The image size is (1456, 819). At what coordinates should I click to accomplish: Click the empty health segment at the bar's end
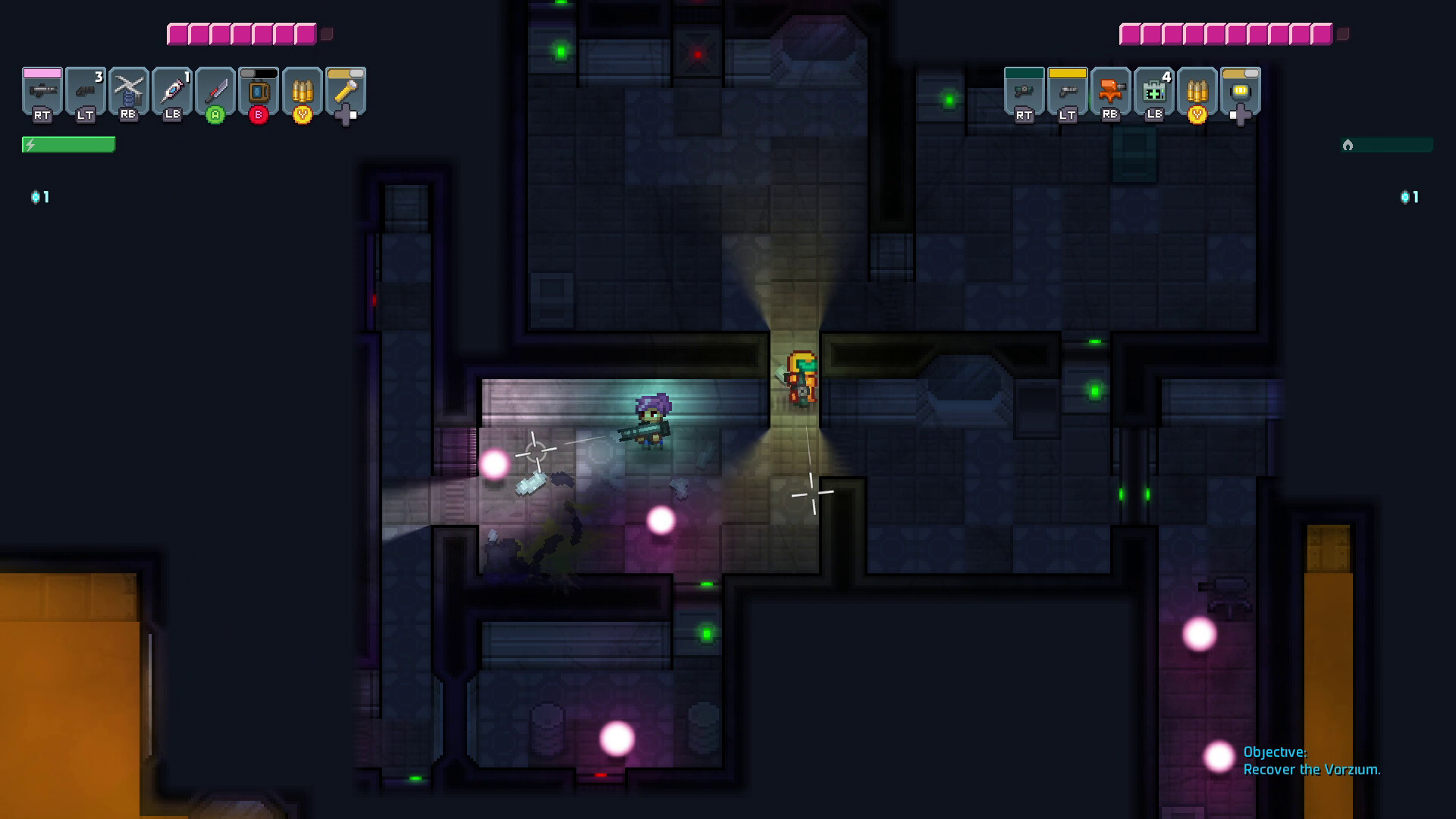pyautogui.click(x=326, y=33)
